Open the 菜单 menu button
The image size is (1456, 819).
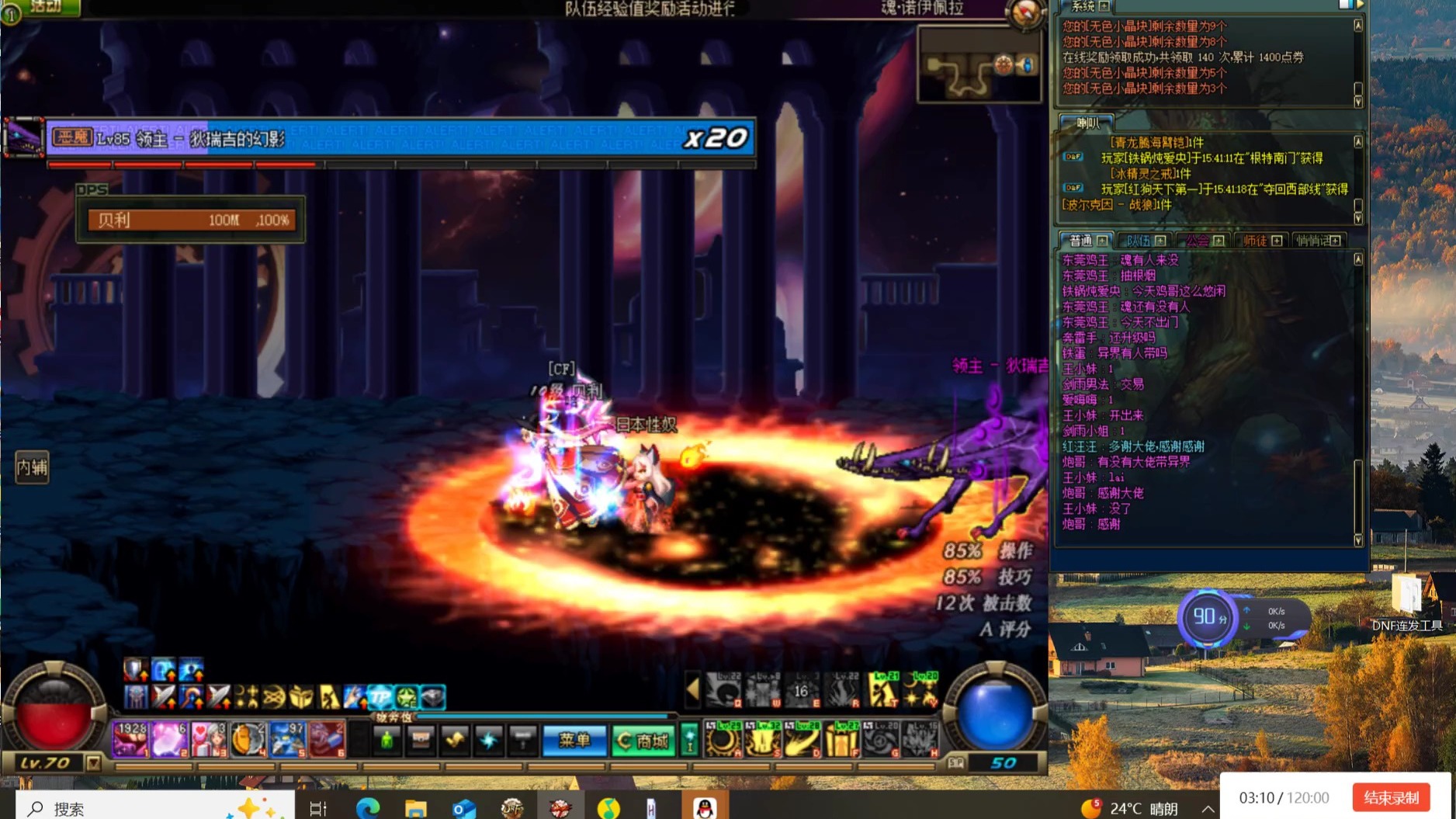pyautogui.click(x=574, y=741)
